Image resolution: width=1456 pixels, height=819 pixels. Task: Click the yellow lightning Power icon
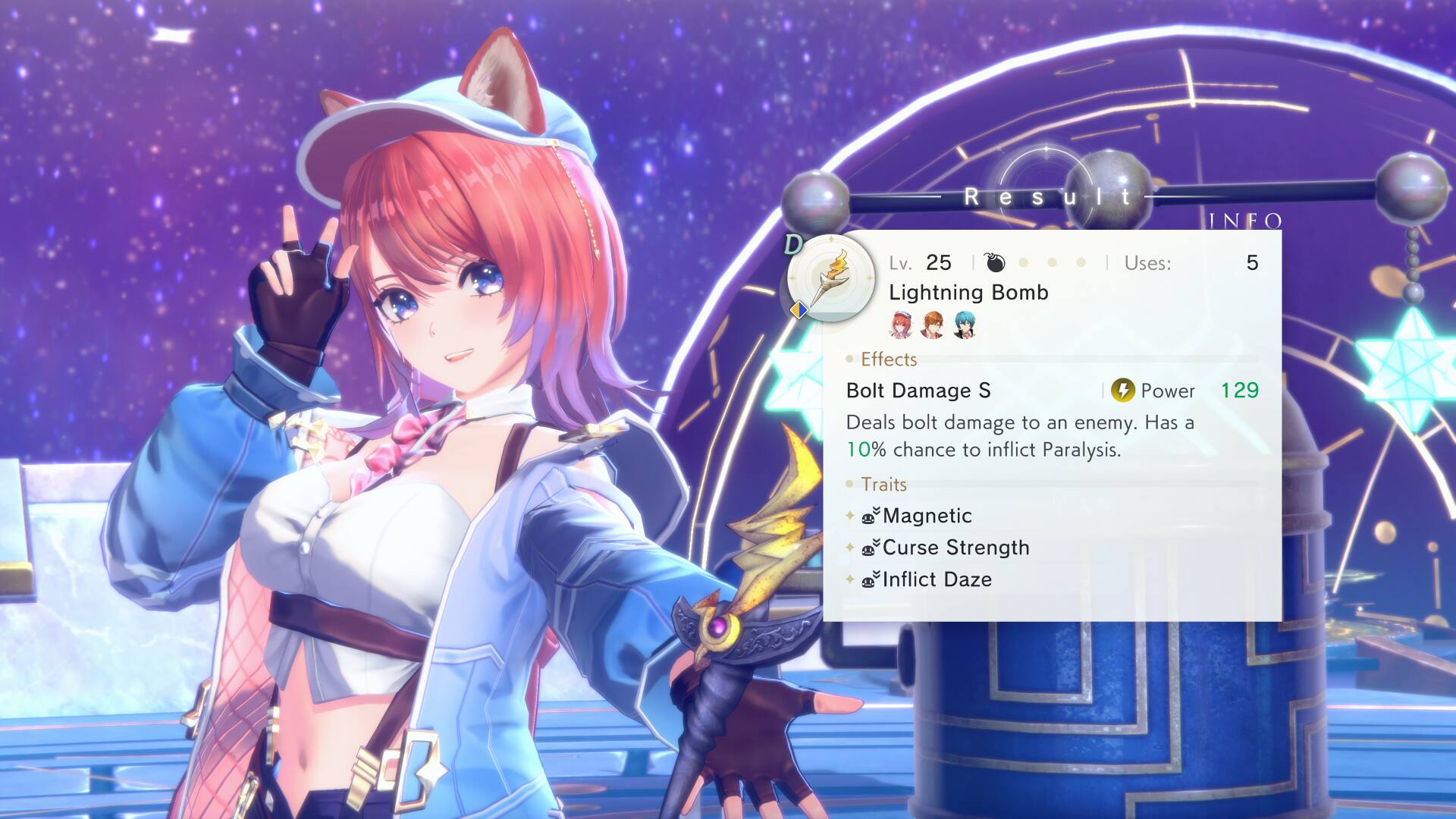[1125, 391]
